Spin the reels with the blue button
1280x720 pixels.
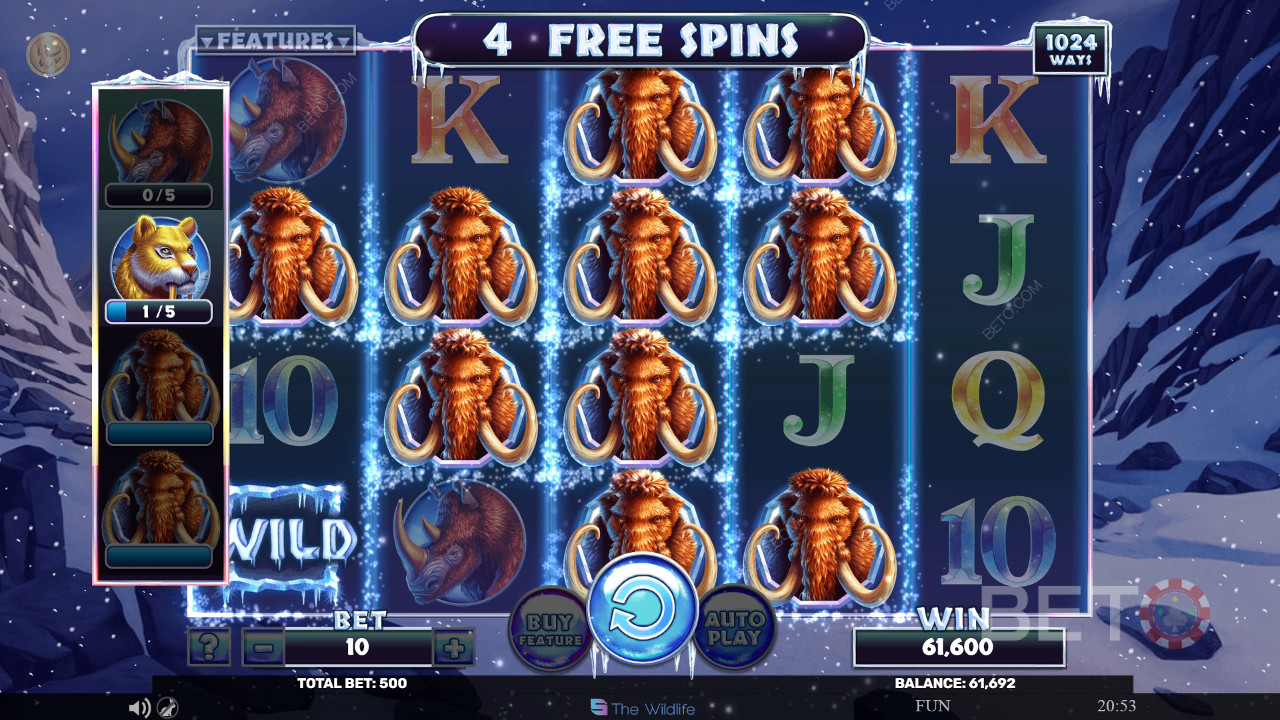click(x=642, y=611)
